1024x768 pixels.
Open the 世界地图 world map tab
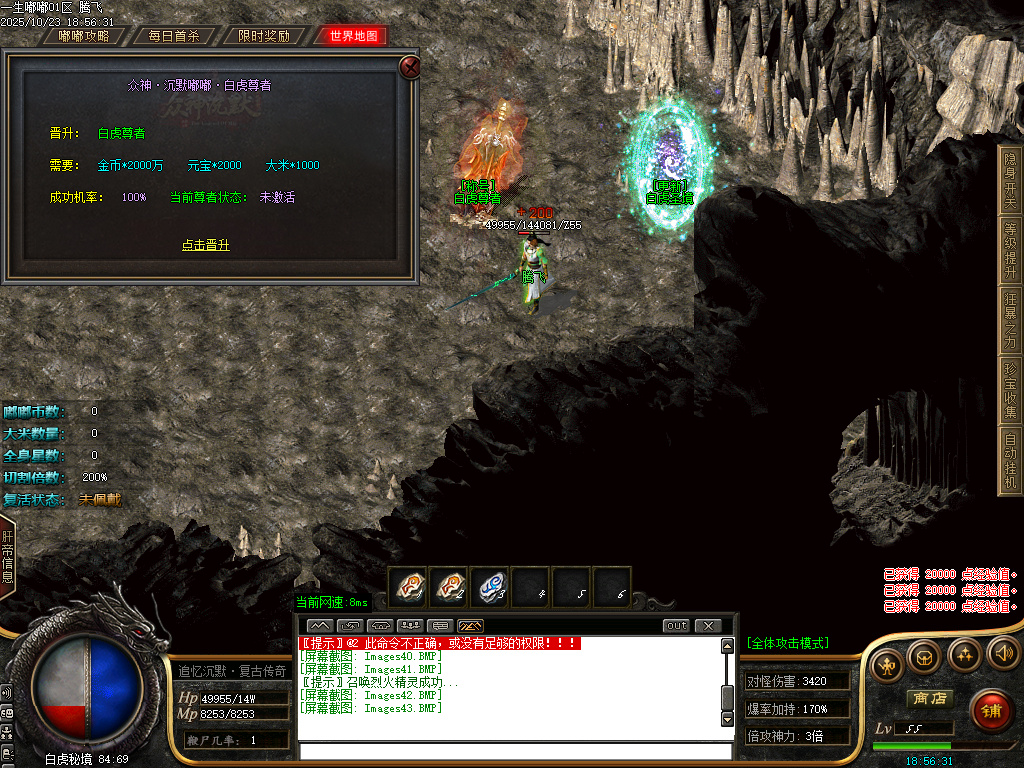click(x=353, y=36)
